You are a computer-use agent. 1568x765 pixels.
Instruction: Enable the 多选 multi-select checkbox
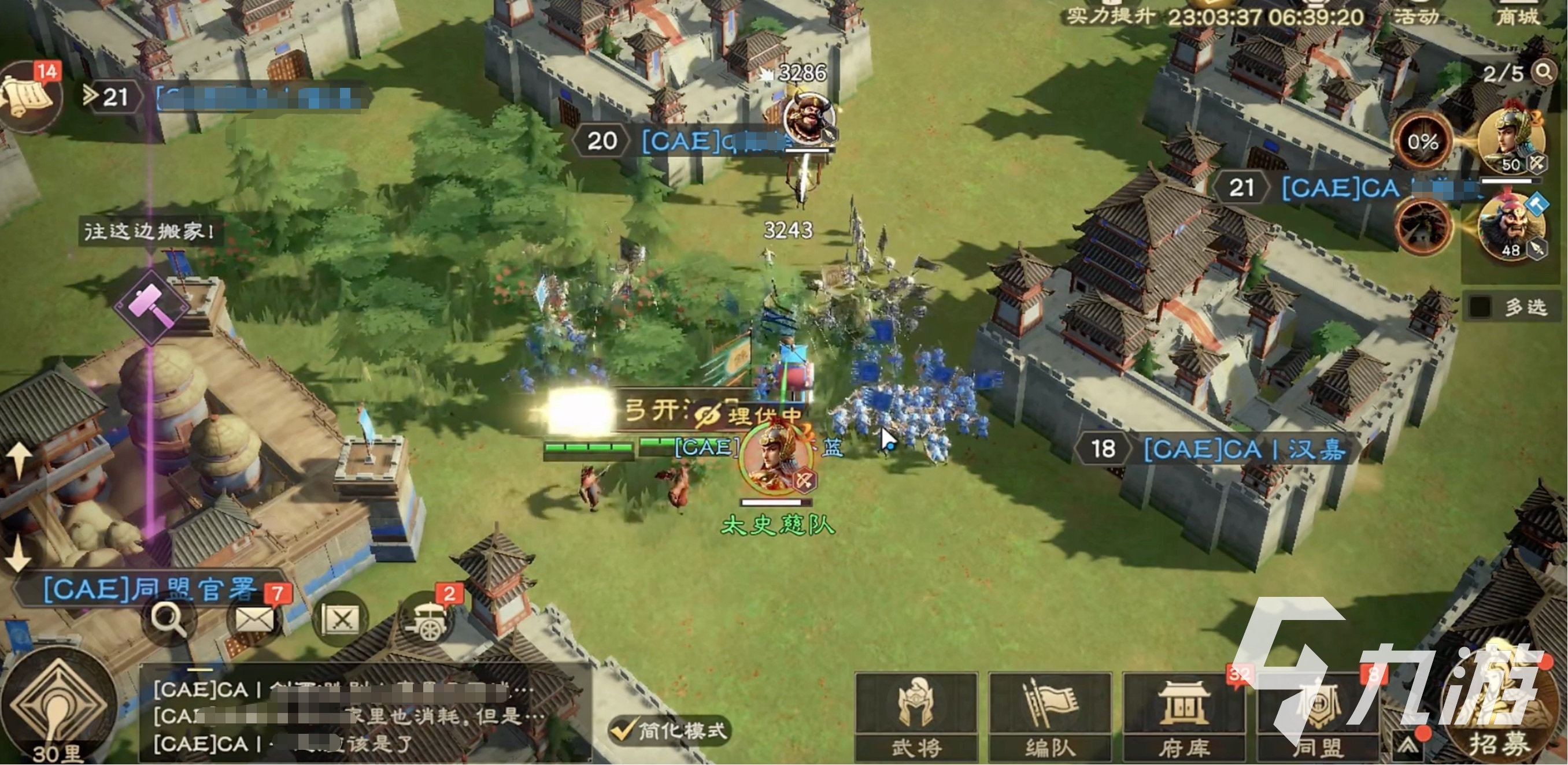(1480, 306)
